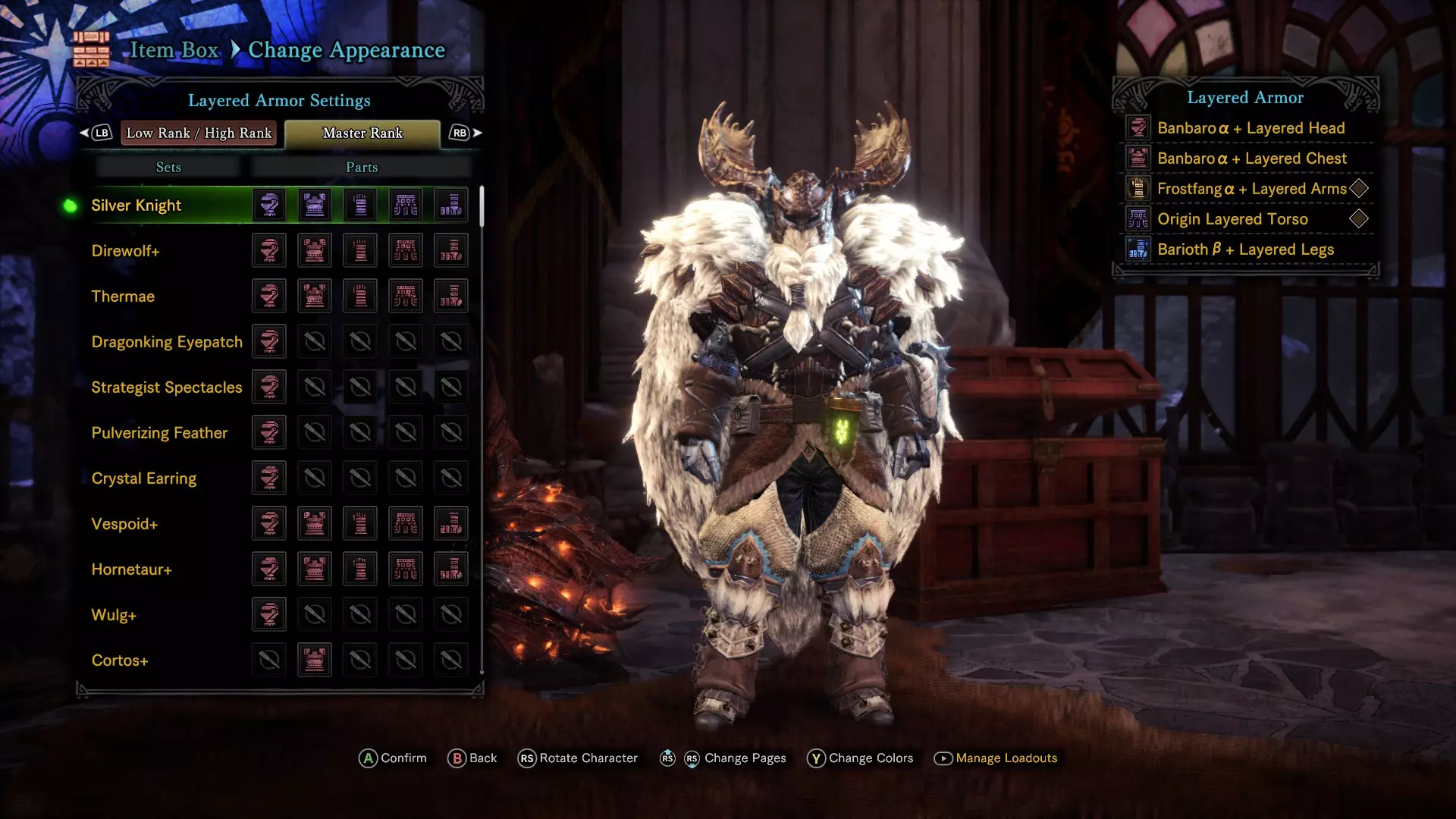Select the Crystal Earring row

click(144, 479)
